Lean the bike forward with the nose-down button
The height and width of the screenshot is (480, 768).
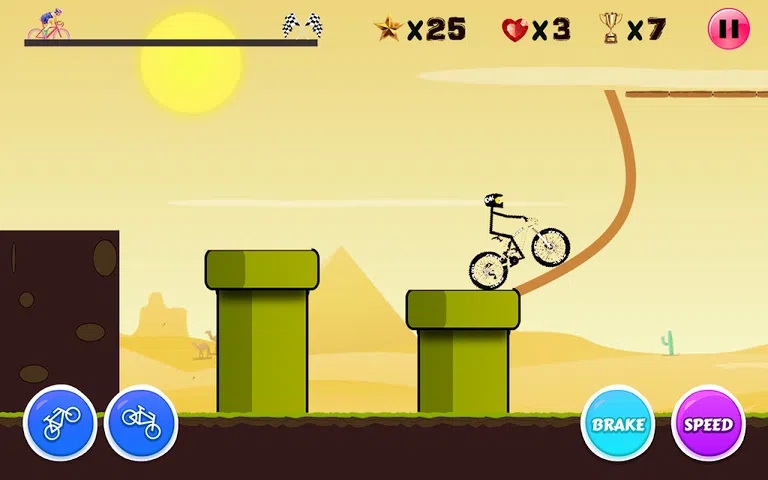click(141, 423)
